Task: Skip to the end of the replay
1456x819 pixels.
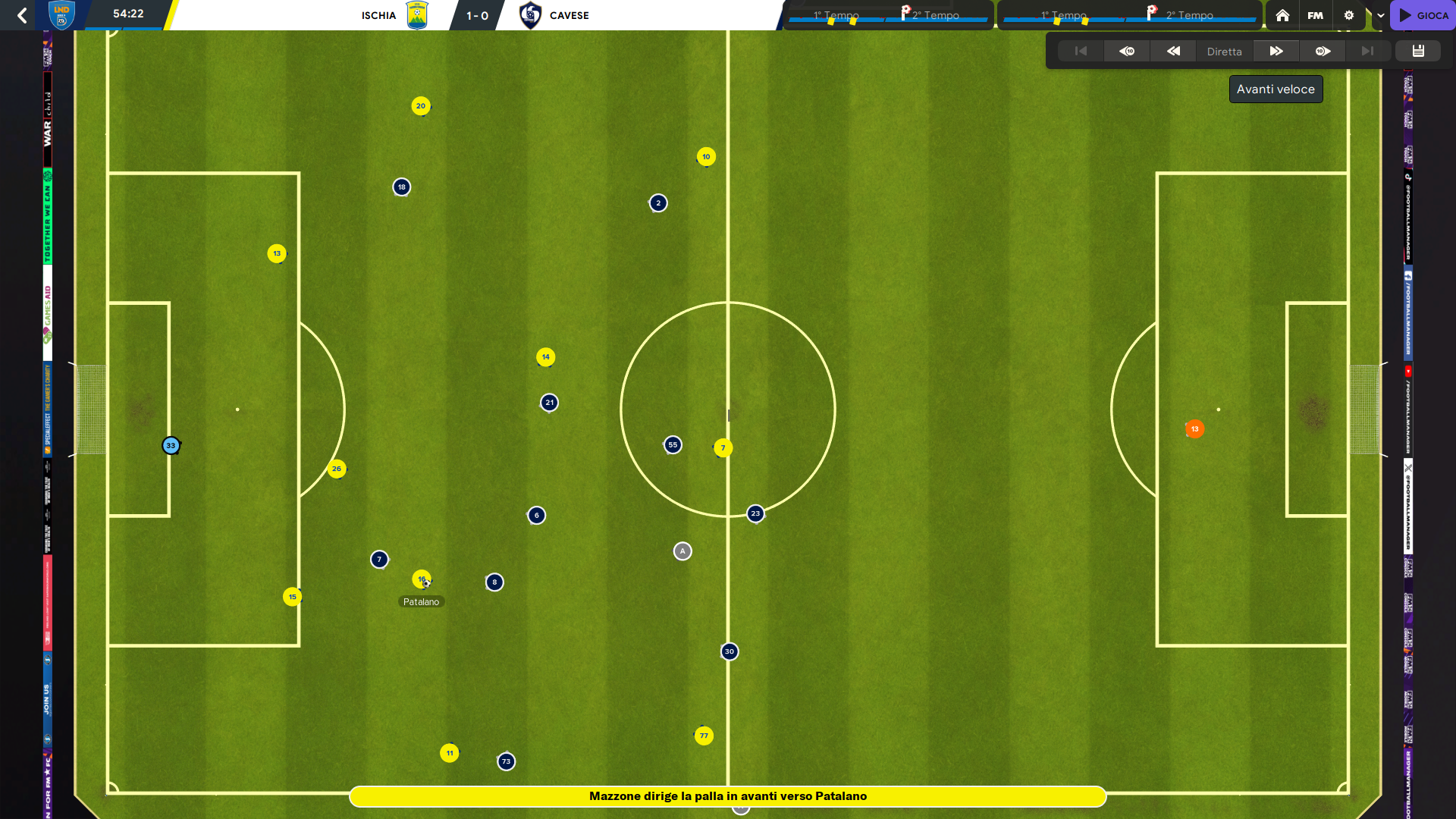Action: click(1367, 51)
